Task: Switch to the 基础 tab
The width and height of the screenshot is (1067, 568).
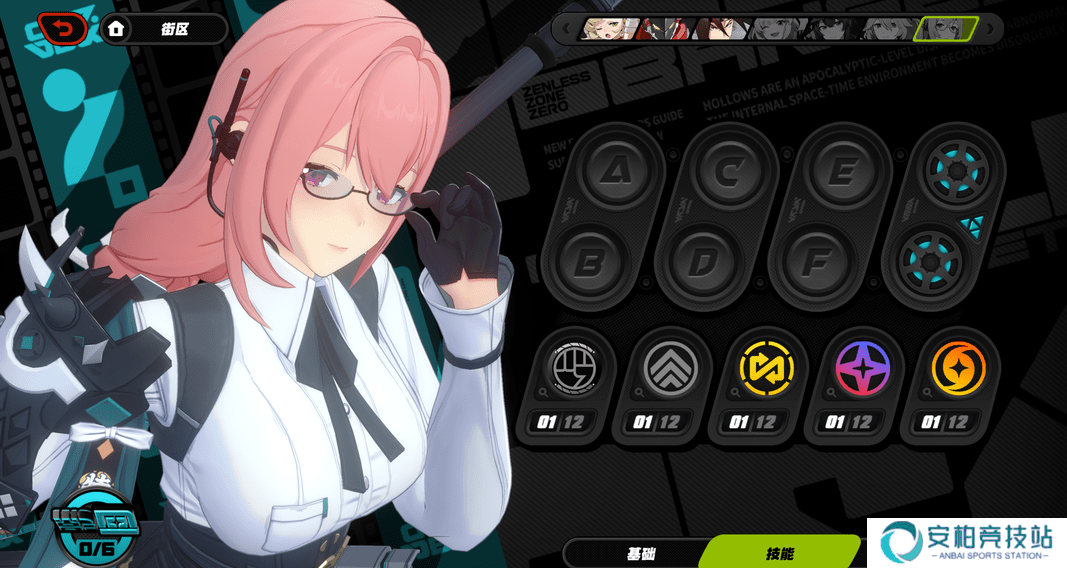Action: pos(640,553)
